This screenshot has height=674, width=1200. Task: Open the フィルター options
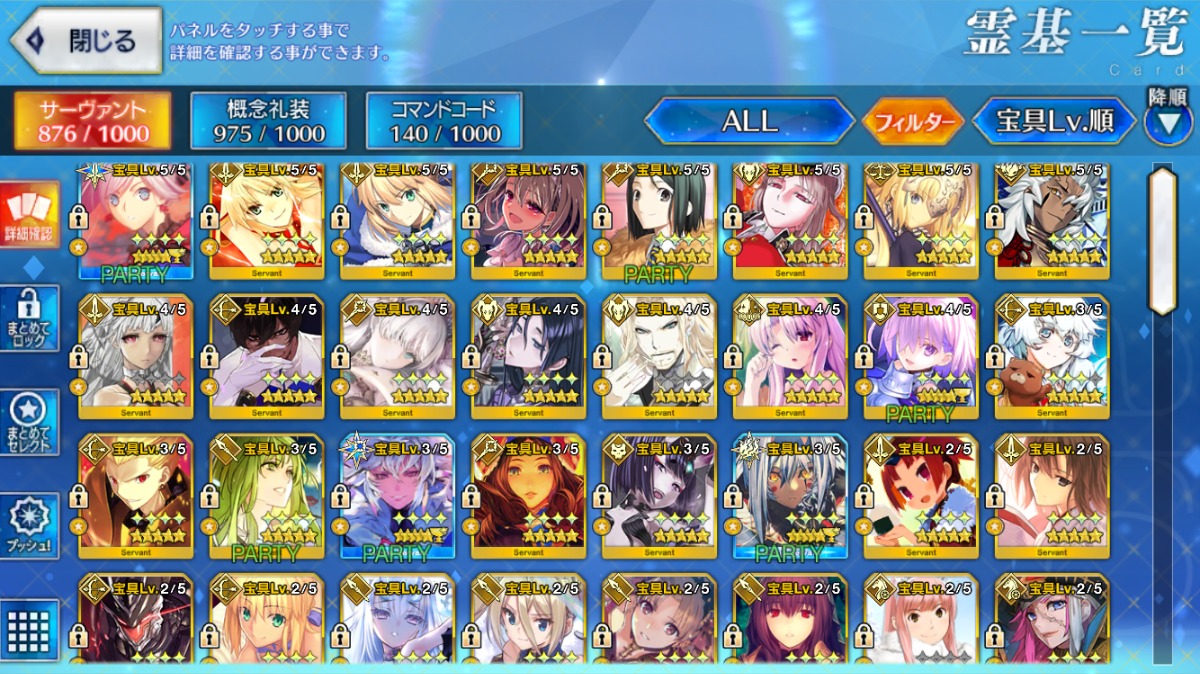913,122
